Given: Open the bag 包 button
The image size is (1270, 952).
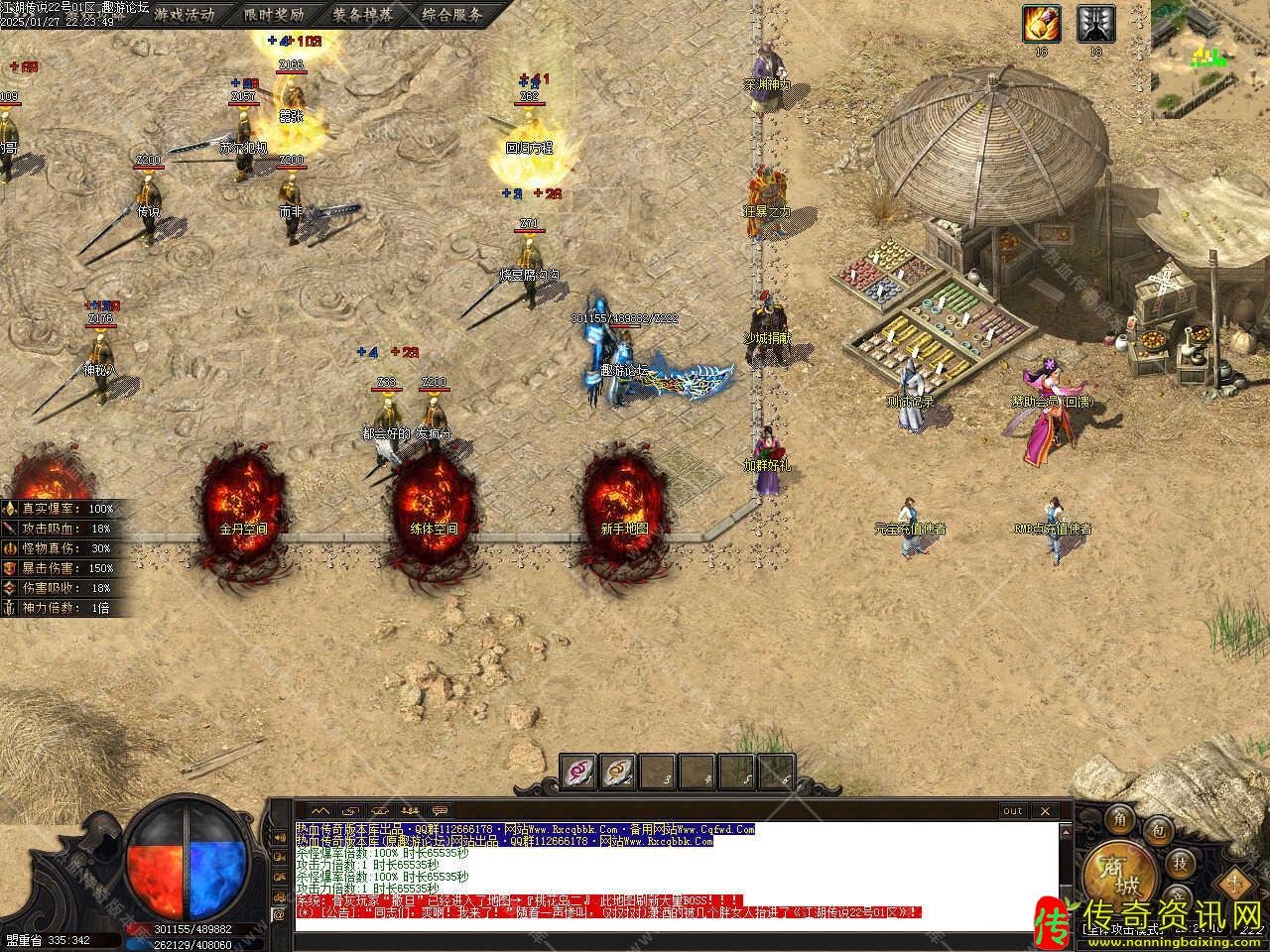Looking at the screenshot, I should click(x=1158, y=829).
